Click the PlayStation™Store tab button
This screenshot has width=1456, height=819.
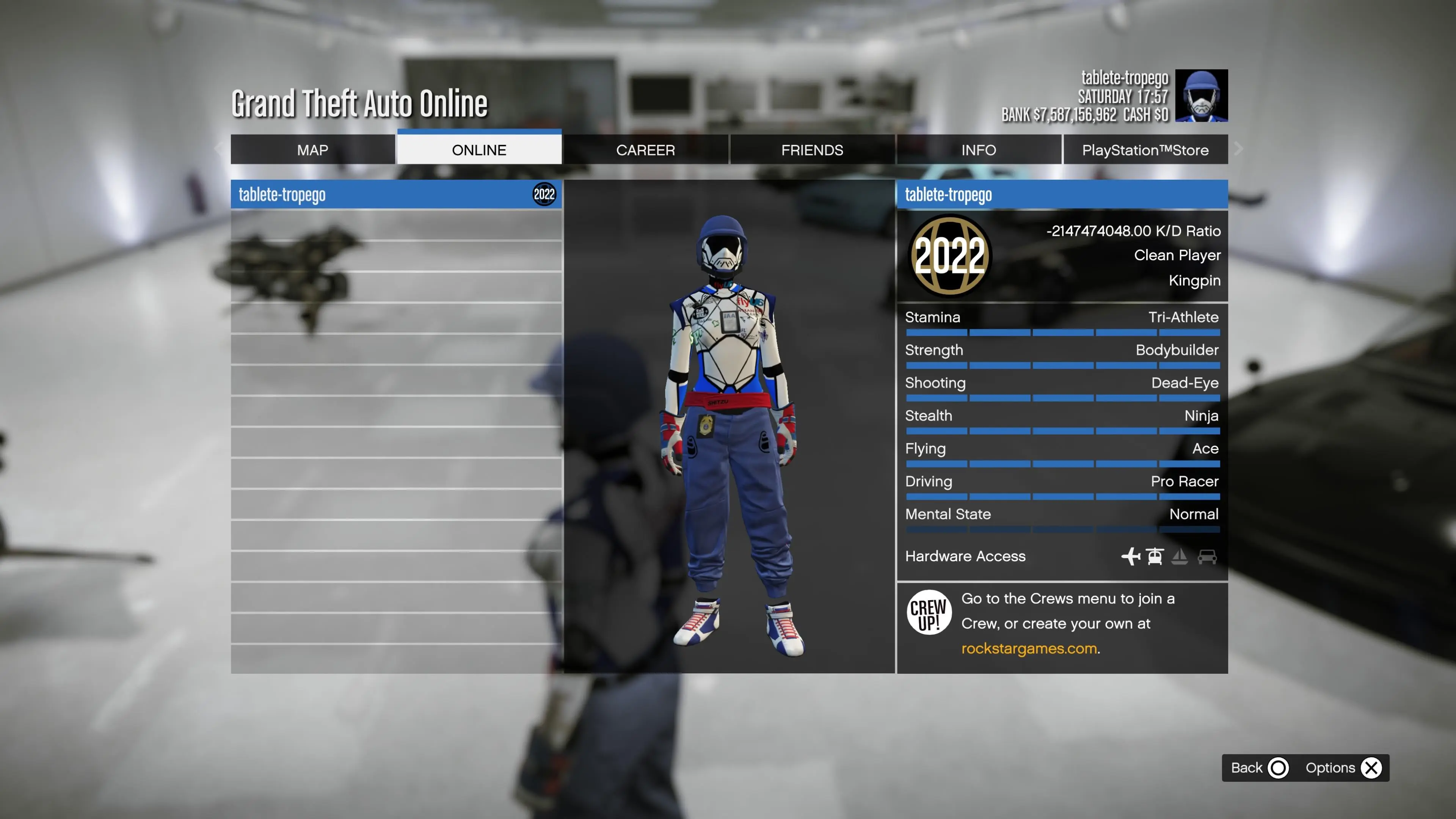[x=1146, y=150]
